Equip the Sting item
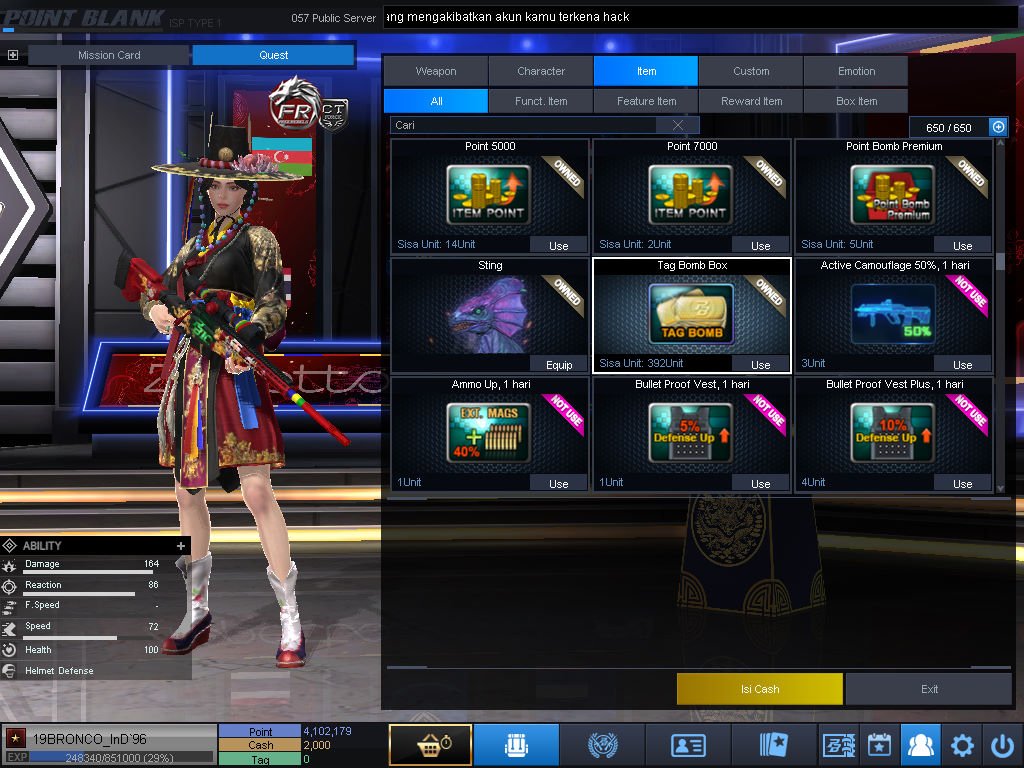This screenshot has height=768, width=1024. [x=558, y=365]
